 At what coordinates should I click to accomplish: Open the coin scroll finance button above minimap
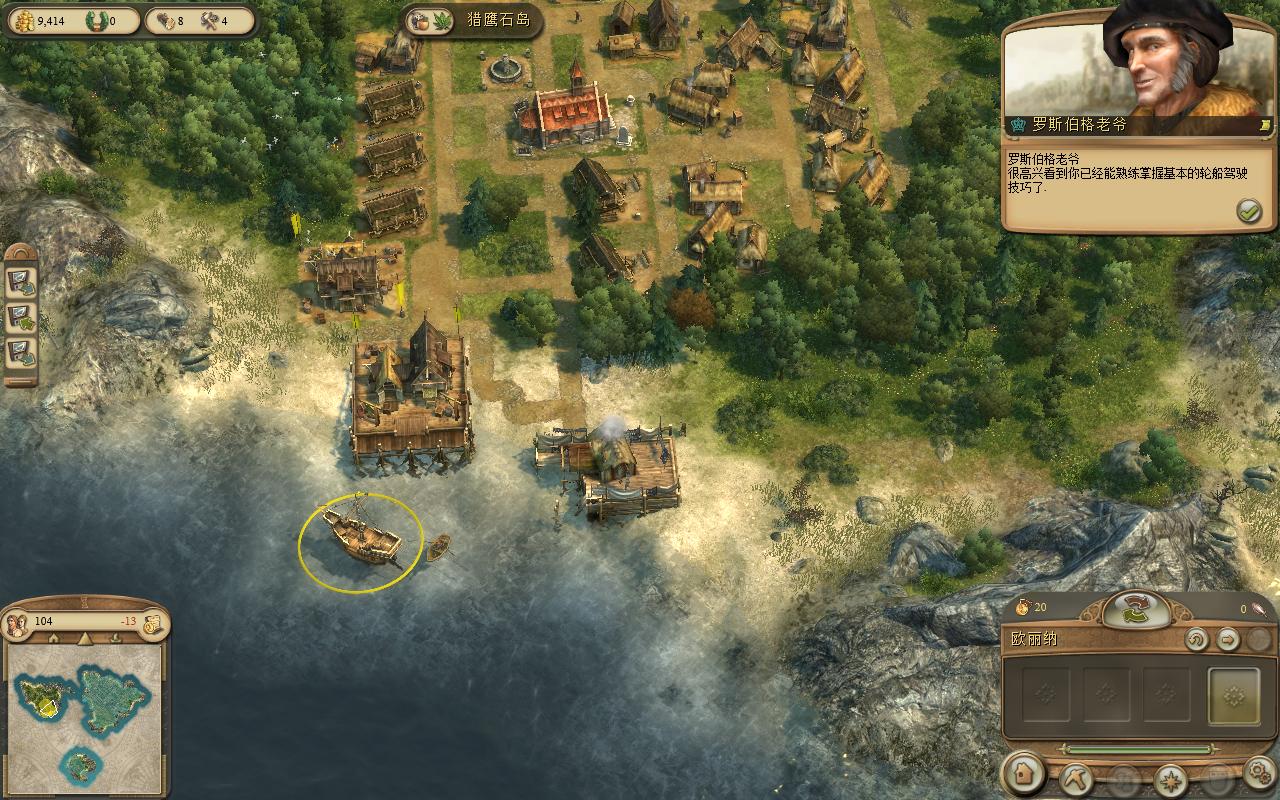pyautogui.click(x=152, y=623)
